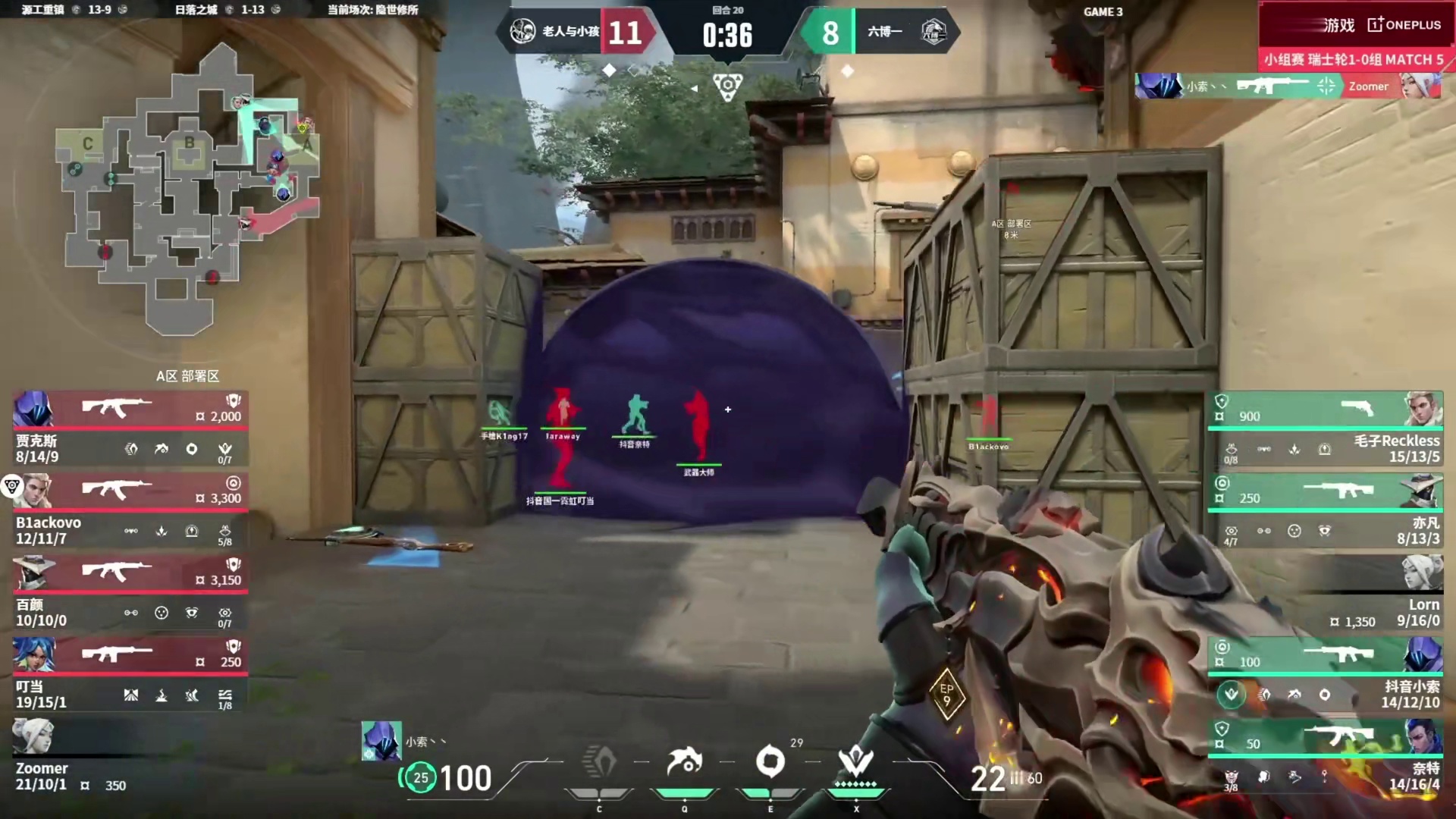Viewport: 1456px width, 819px height.
Task: Click the spectated player's Omen portrait
Action: (381, 741)
